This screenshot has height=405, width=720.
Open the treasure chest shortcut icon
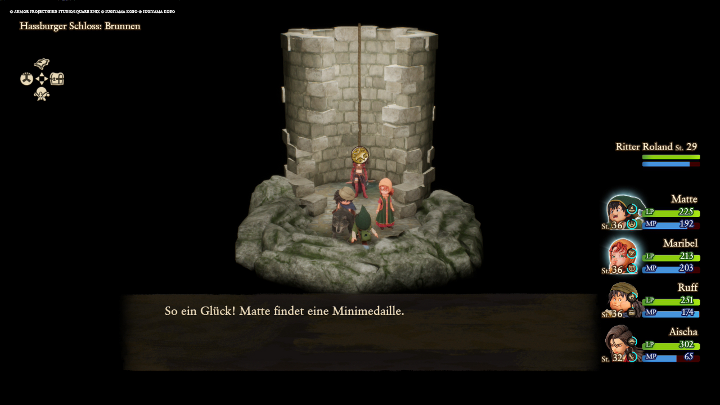[57, 79]
